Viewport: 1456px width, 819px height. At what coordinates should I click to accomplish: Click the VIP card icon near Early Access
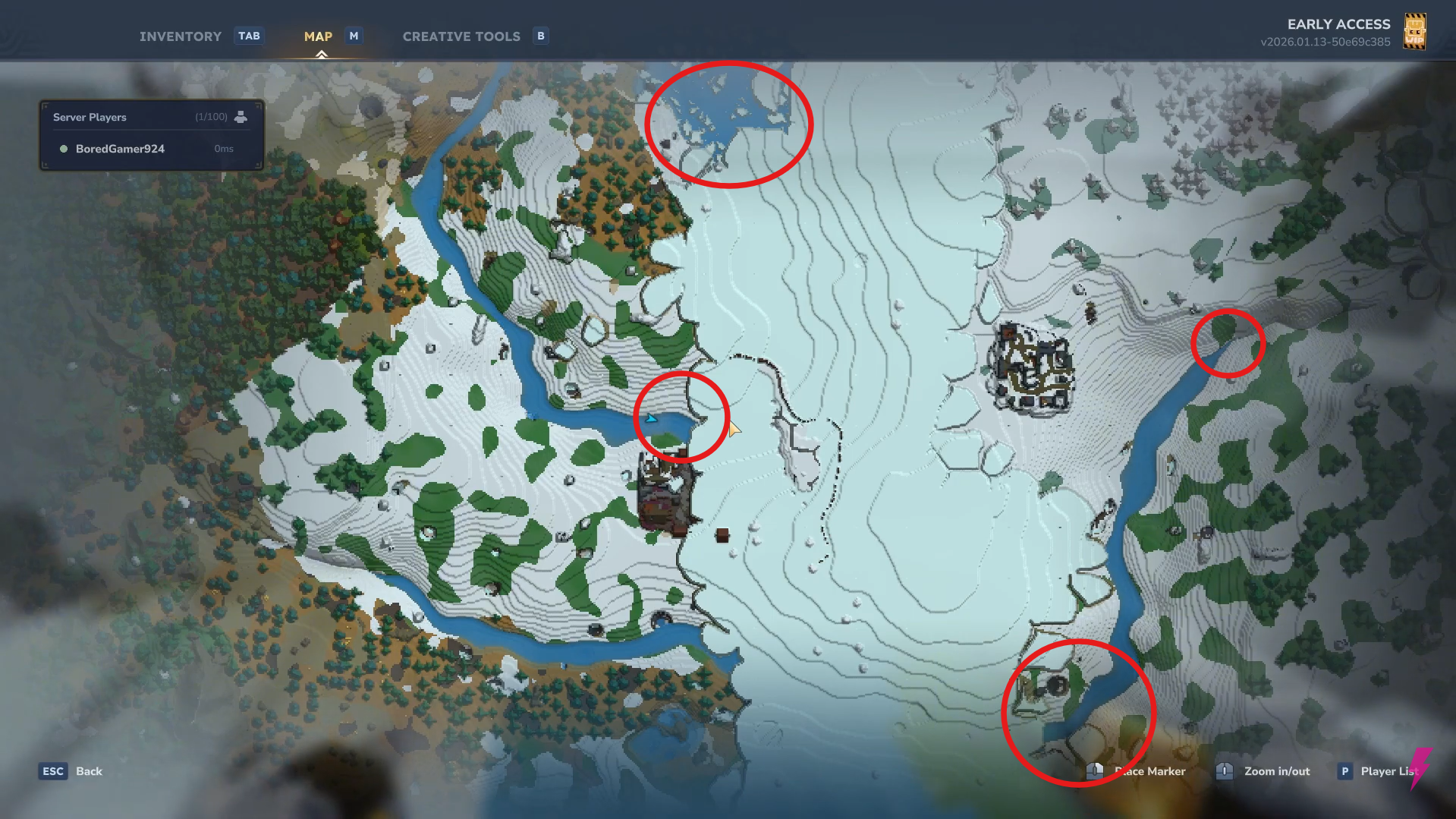1416,31
